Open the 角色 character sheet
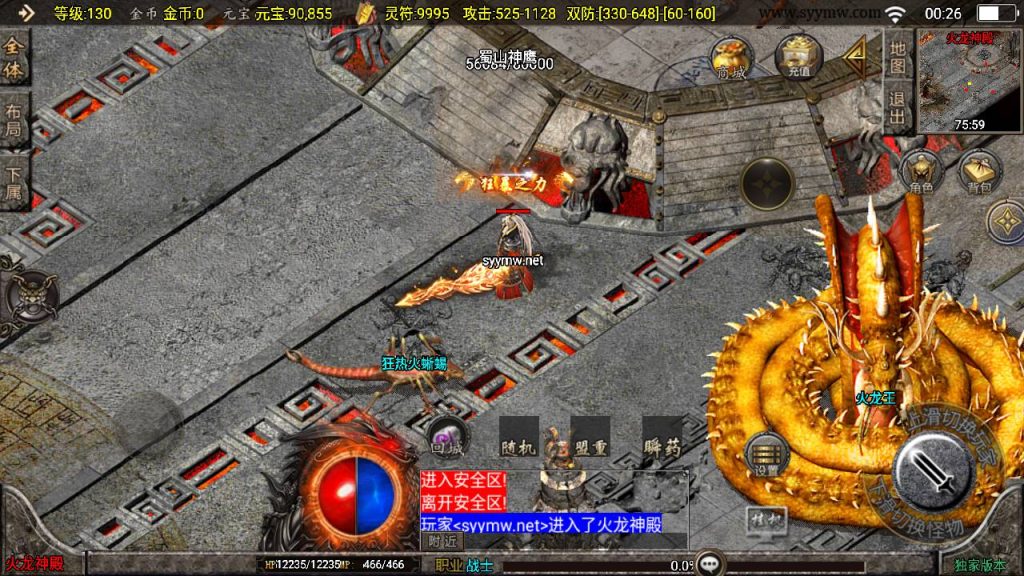This screenshot has width=1024, height=576. click(920, 172)
